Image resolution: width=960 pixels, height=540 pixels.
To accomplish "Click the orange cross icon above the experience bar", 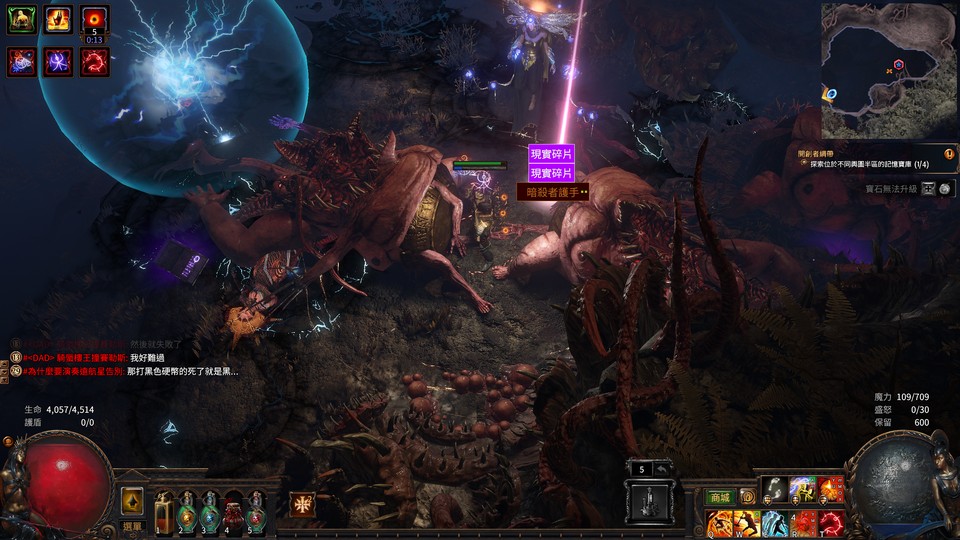I will 301,505.
